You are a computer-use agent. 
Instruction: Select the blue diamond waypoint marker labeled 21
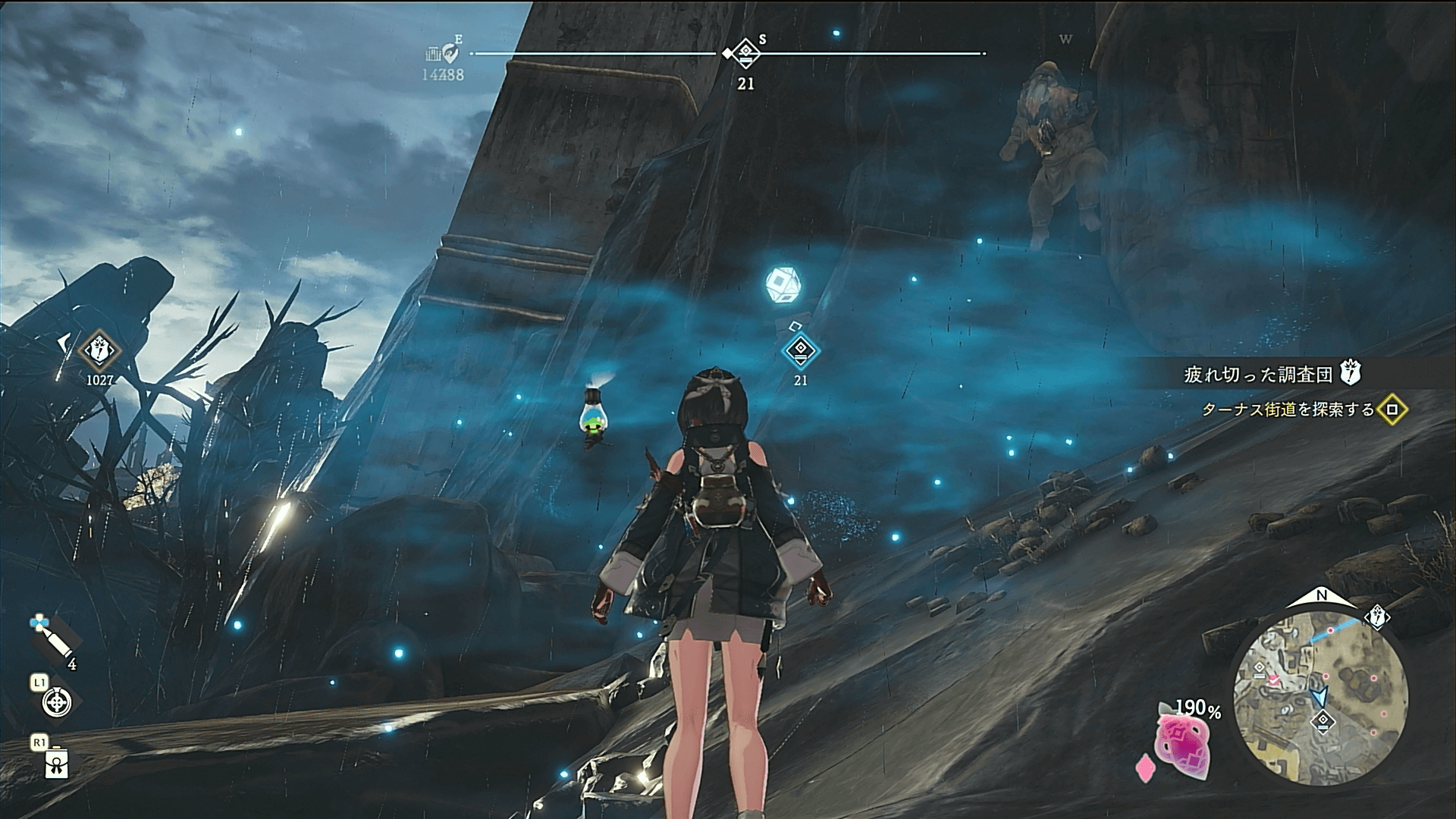(x=800, y=350)
